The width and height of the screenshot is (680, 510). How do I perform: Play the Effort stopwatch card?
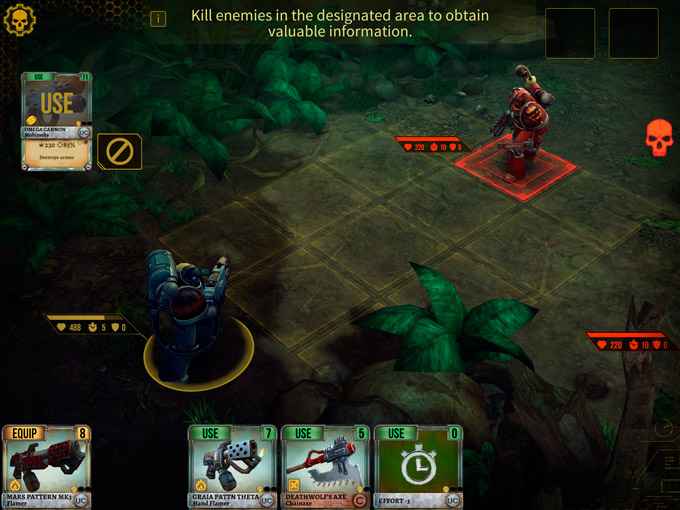point(418,468)
